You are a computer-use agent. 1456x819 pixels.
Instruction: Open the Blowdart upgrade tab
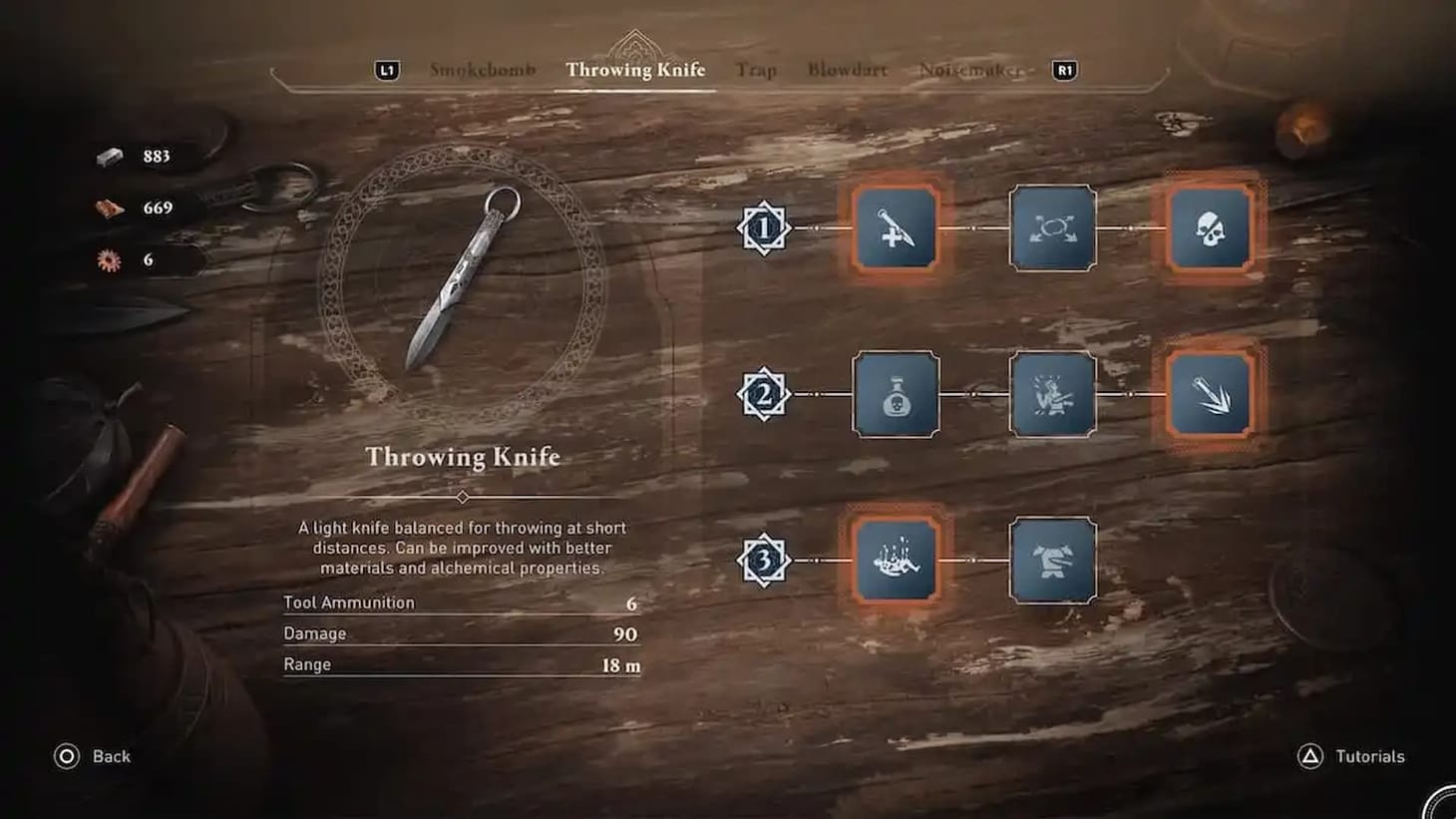pyautogui.click(x=847, y=70)
